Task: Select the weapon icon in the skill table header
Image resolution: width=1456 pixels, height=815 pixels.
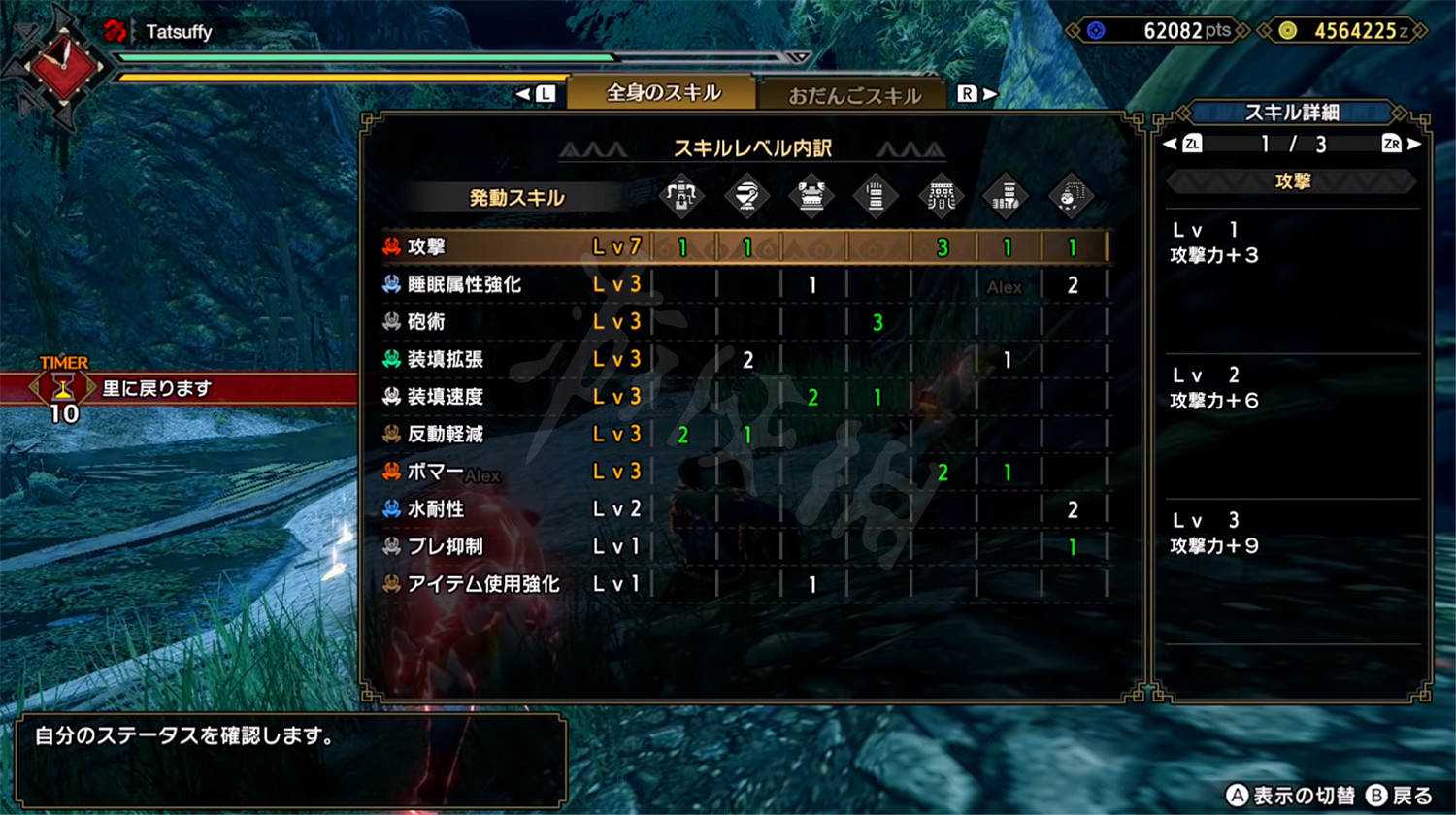Action: 681,196
